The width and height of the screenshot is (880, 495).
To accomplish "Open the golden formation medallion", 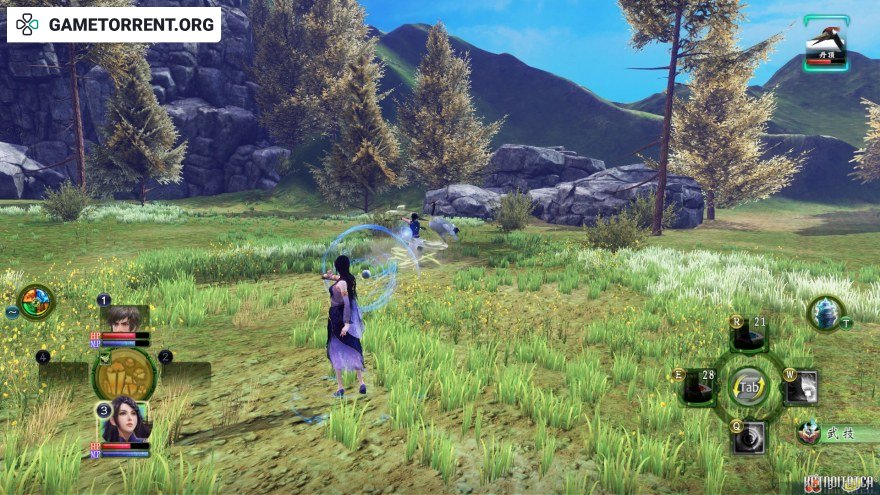I will point(124,372).
